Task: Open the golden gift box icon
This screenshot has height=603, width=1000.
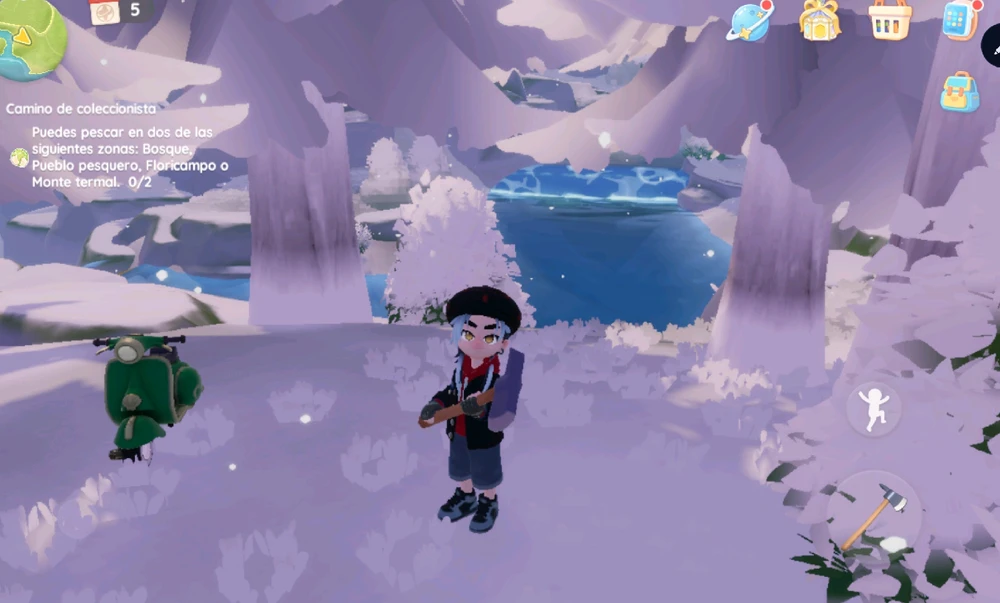Action: point(819,20)
